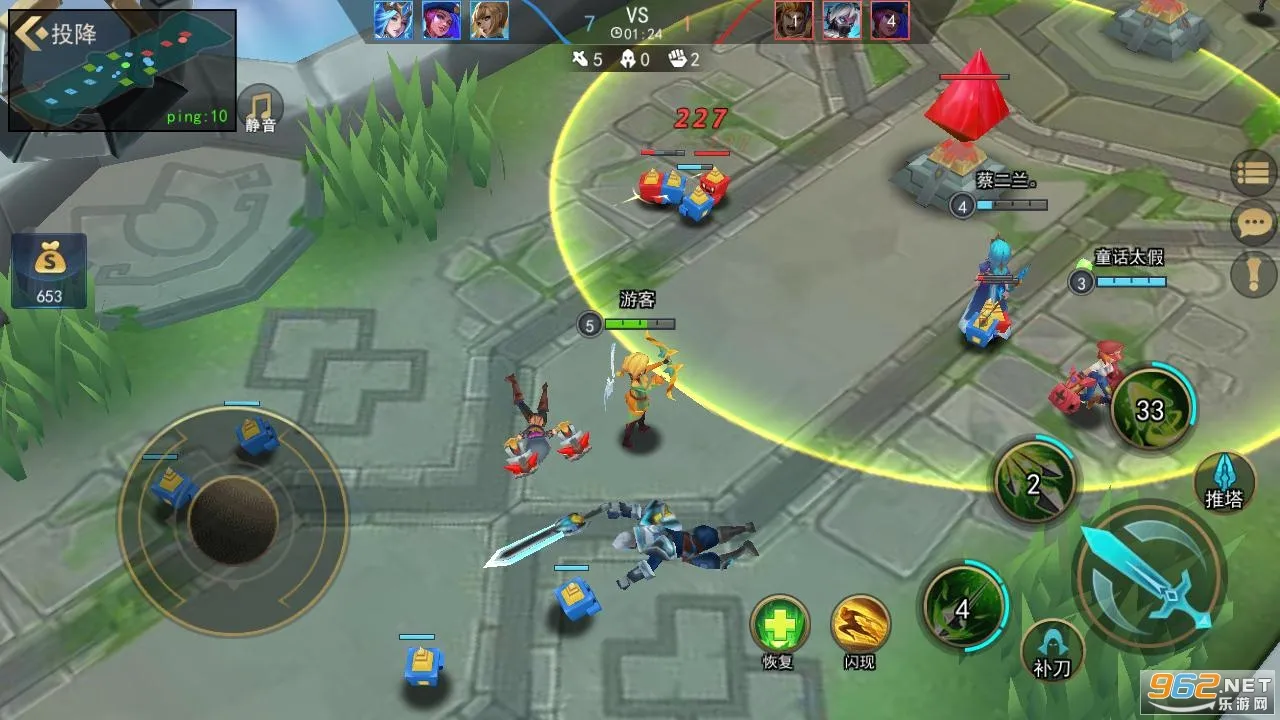Activate the 闪现 flash spell
The image size is (1280, 720).
tap(860, 626)
